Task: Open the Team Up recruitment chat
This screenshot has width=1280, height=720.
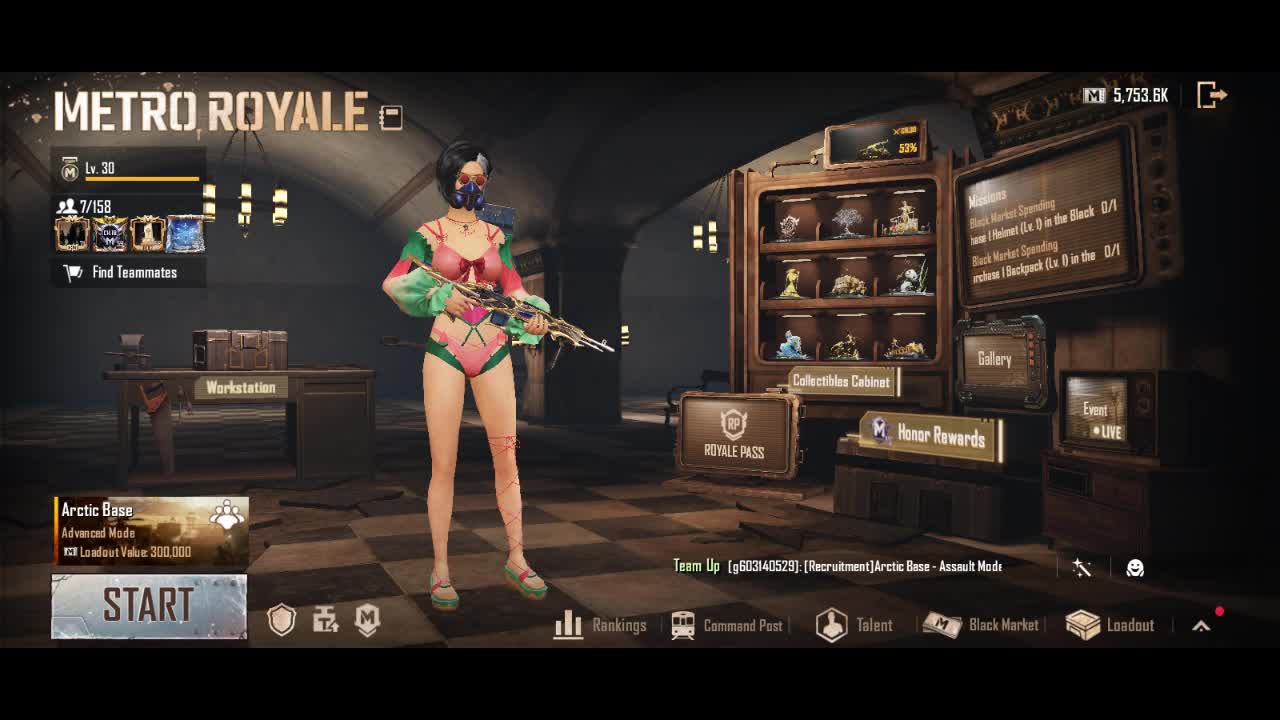Action: point(838,566)
